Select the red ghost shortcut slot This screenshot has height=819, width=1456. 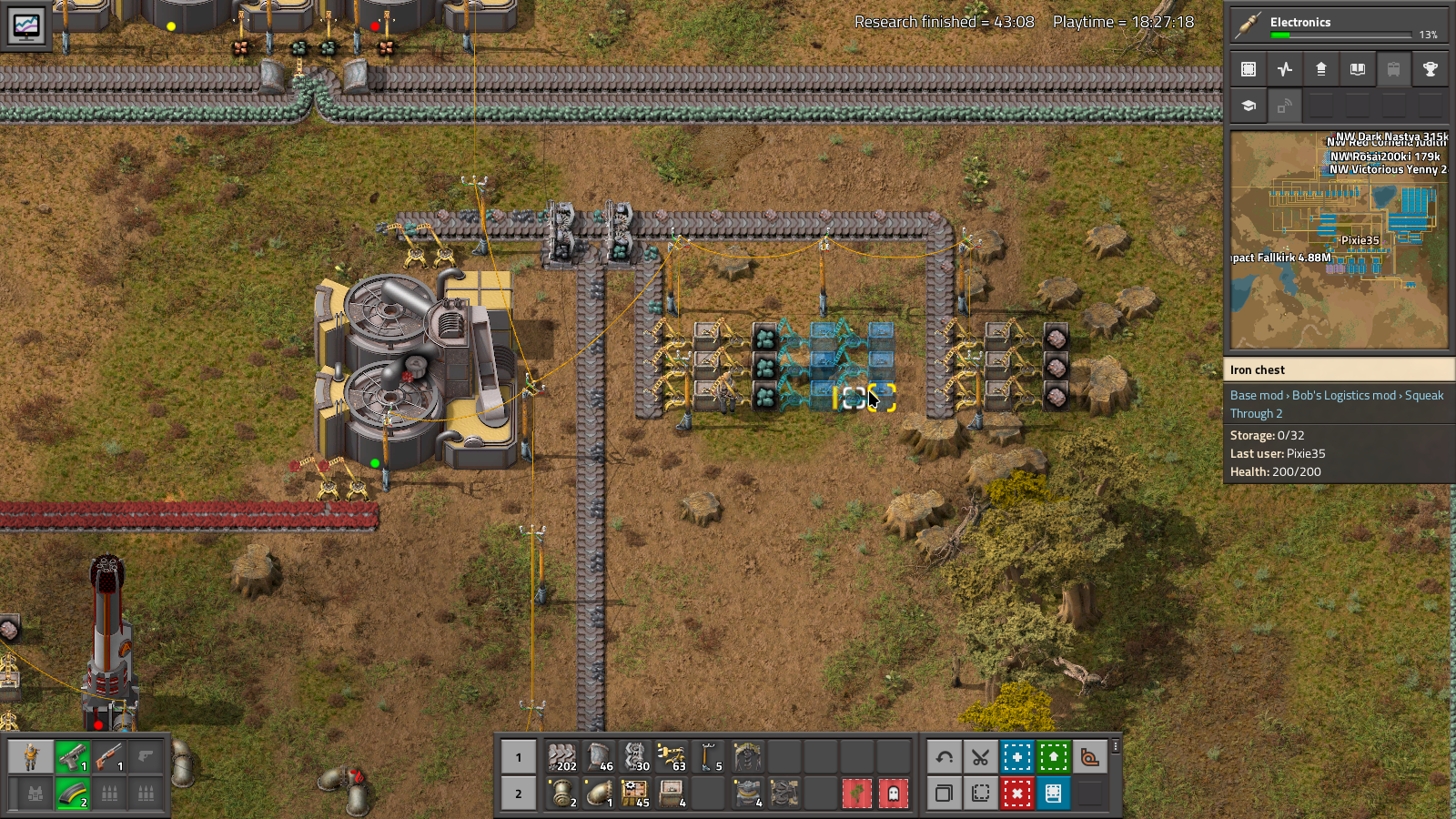[893, 794]
